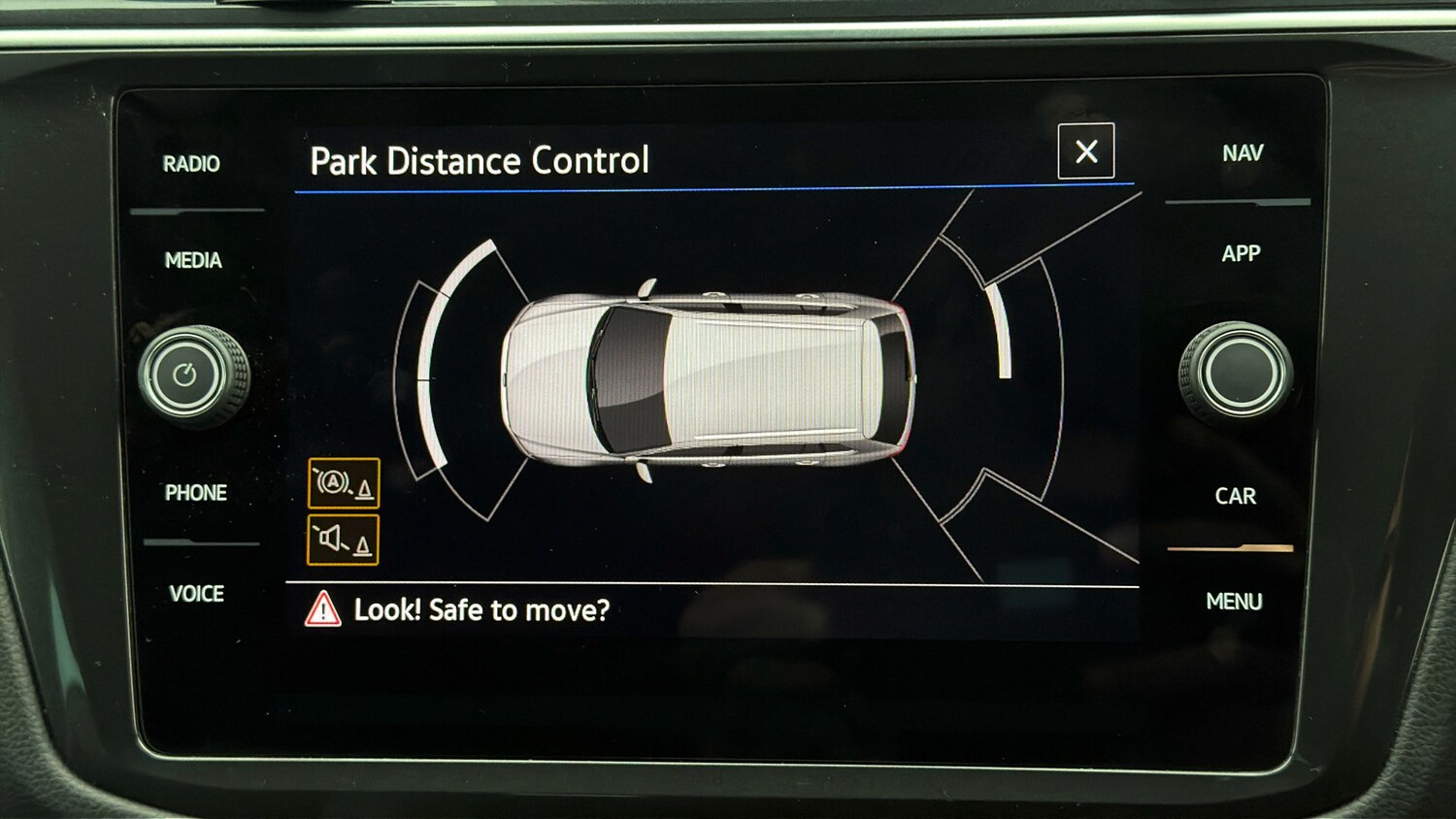
Task: Open the RADIO menu
Action: coord(191,164)
